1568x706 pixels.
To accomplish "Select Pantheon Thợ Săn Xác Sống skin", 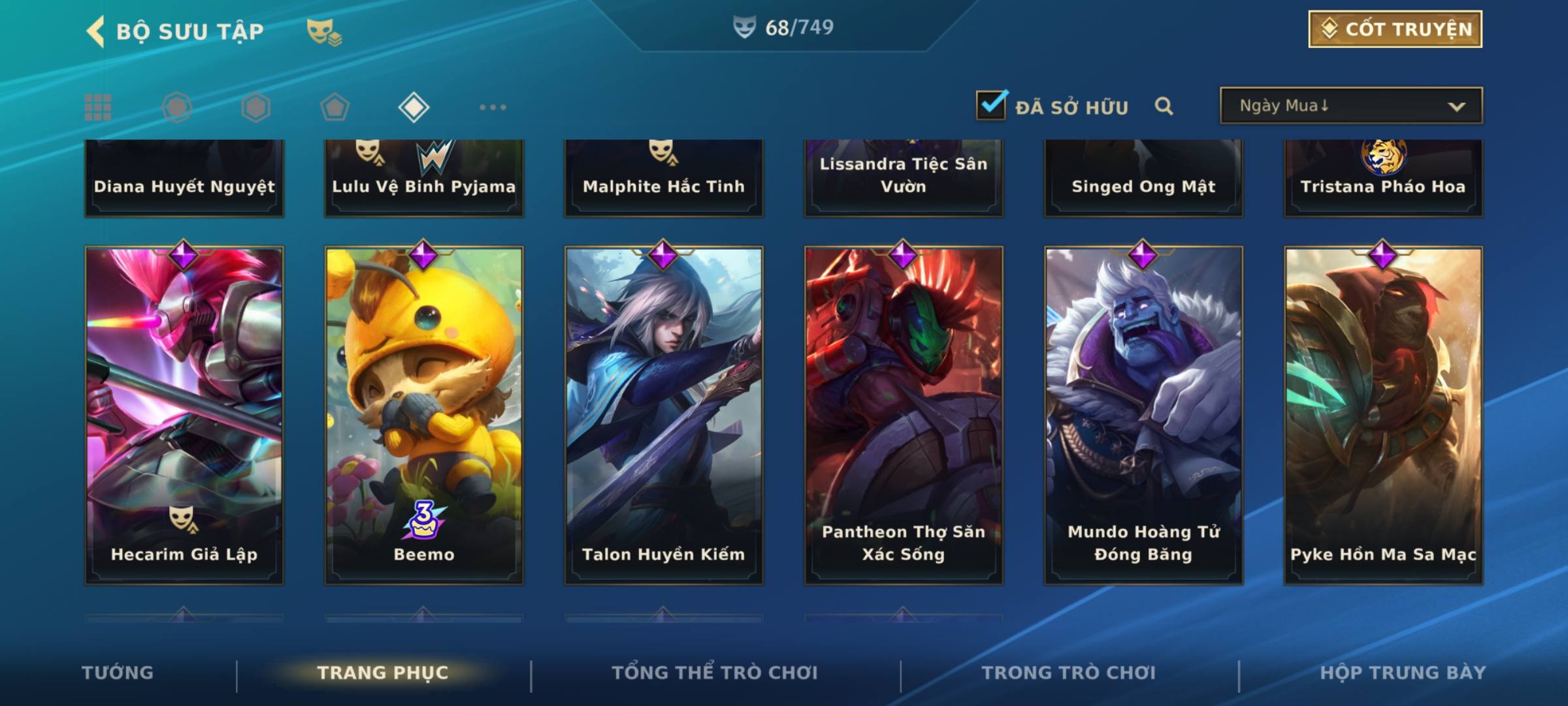I will 904,414.
